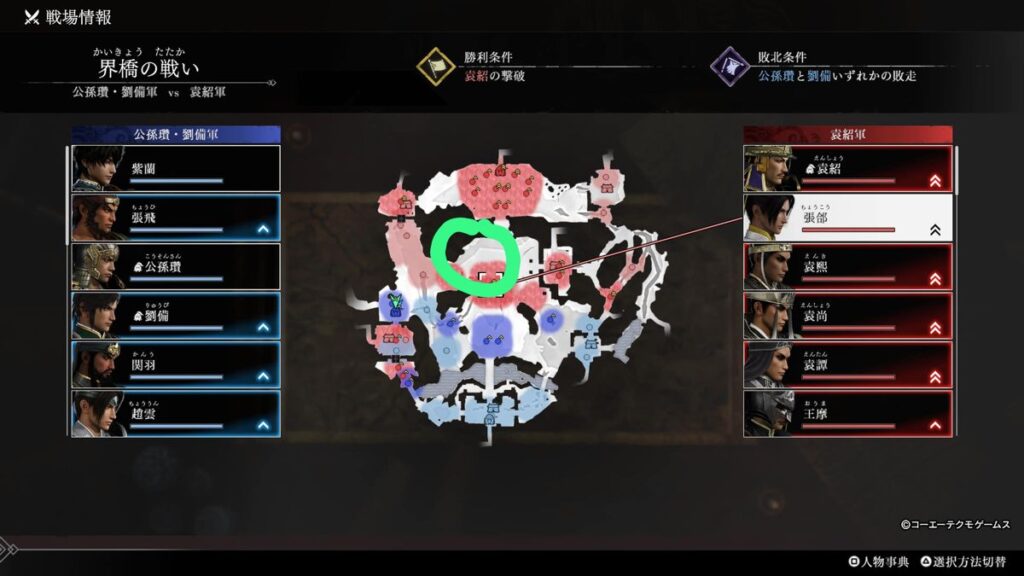Select the 劉備 officer row
Screen dimensions: 1024x576
pos(176,316)
